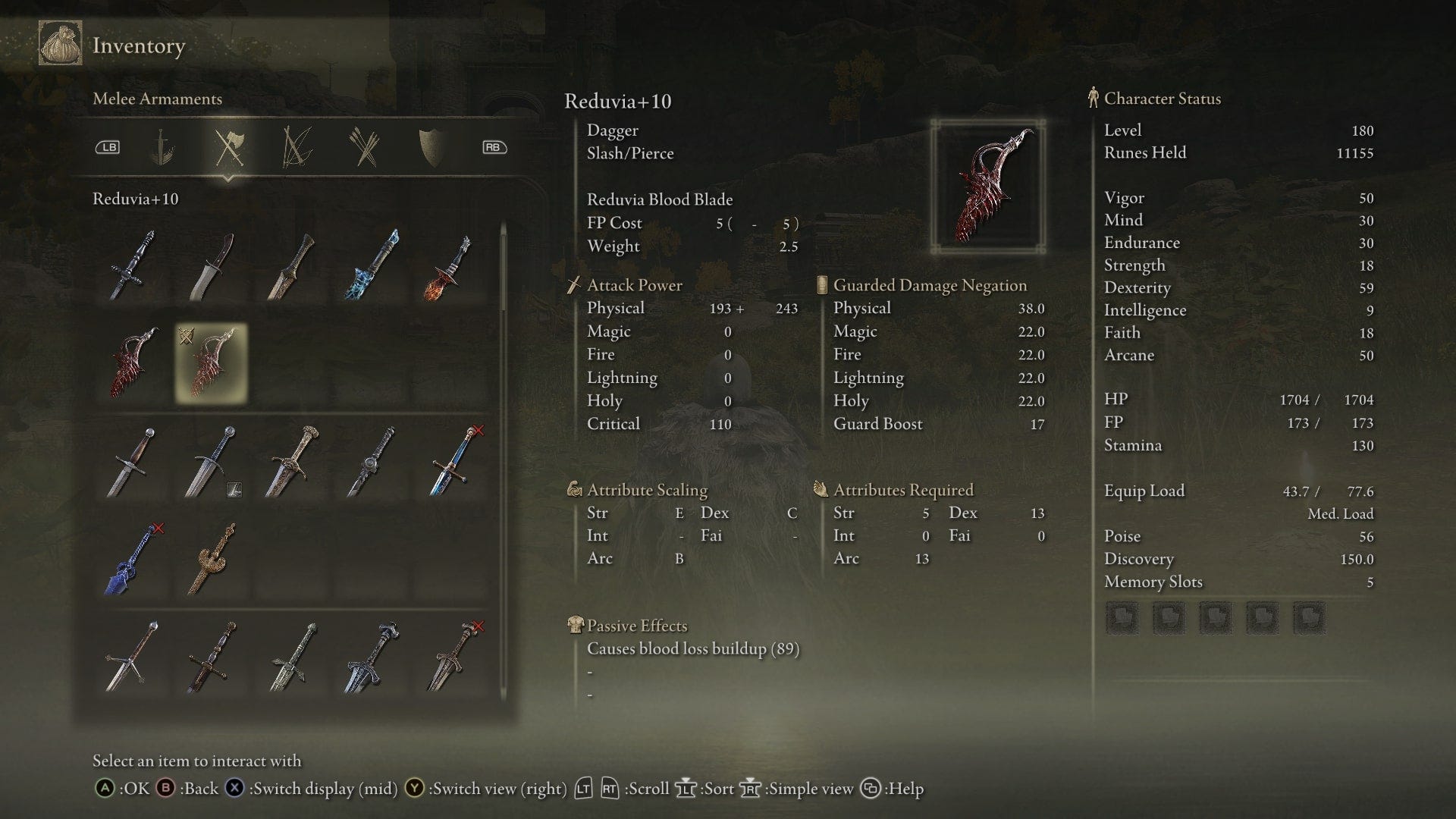Select the ornate golden sword
This screenshot has height=819, width=1456.
click(x=212, y=559)
